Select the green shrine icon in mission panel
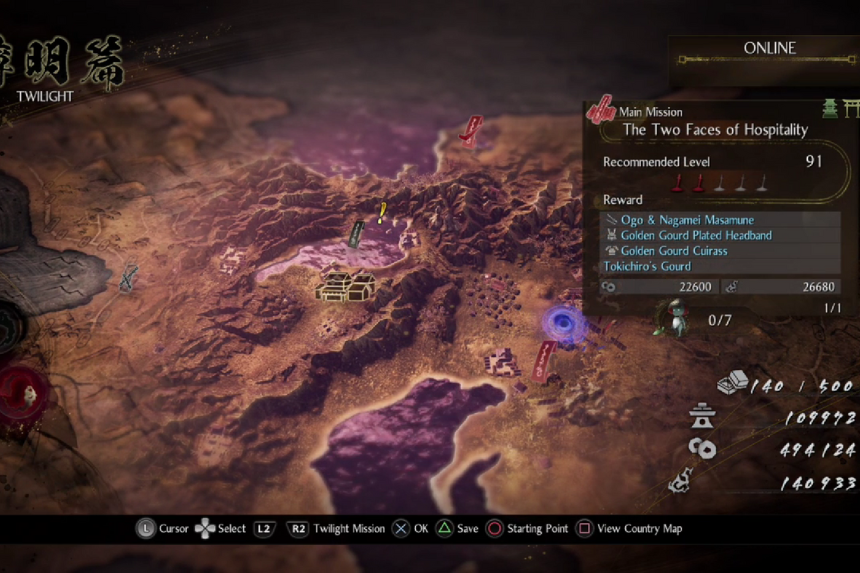The width and height of the screenshot is (860, 573). 829,108
